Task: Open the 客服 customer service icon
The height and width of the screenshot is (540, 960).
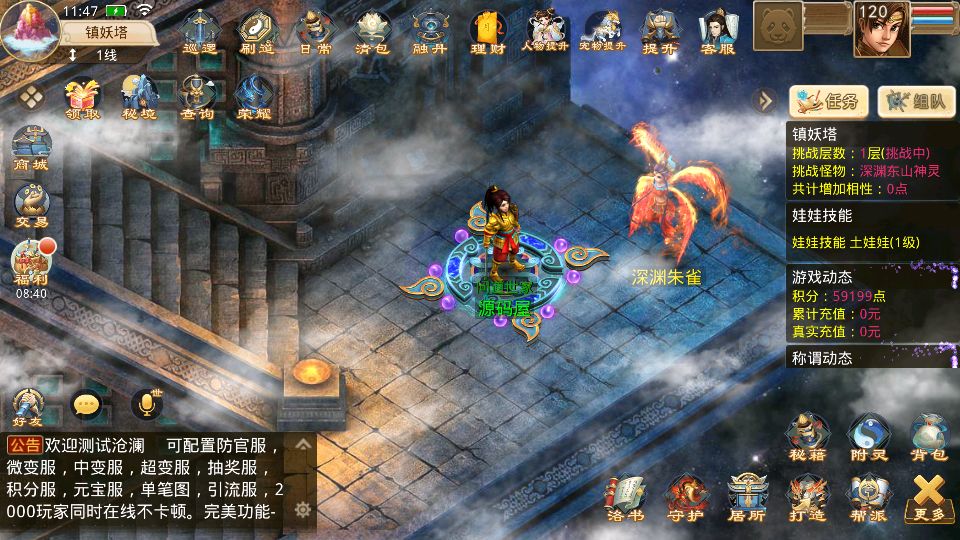Action: tap(718, 31)
